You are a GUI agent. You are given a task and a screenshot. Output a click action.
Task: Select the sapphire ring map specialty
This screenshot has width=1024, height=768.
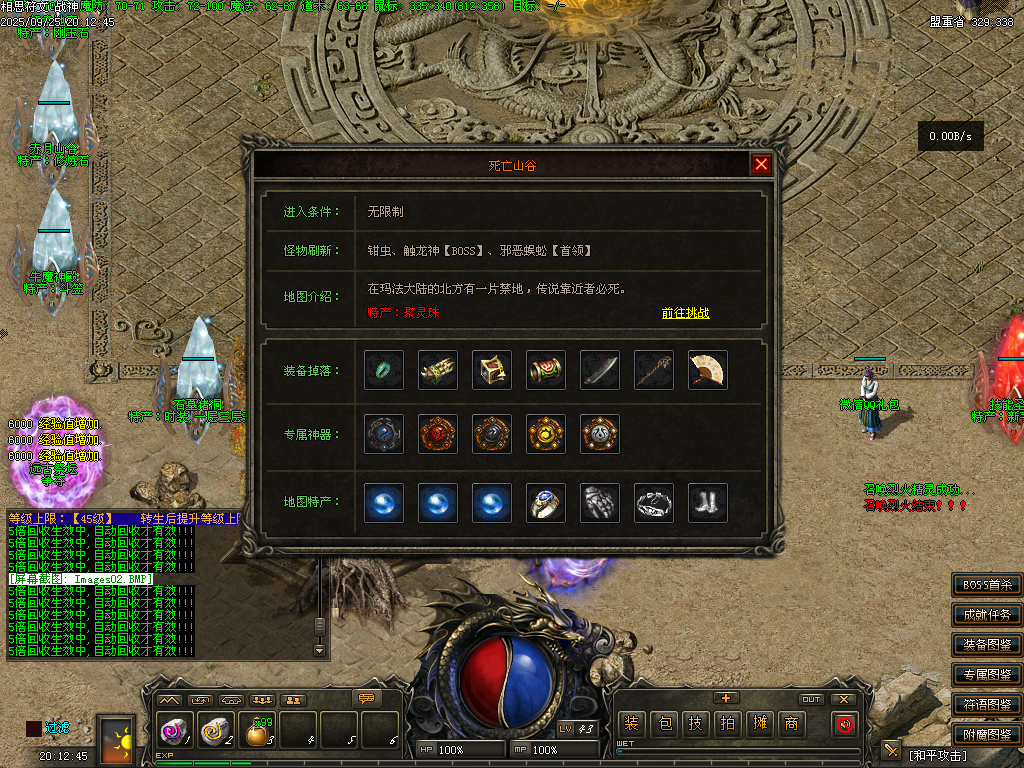click(x=546, y=502)
